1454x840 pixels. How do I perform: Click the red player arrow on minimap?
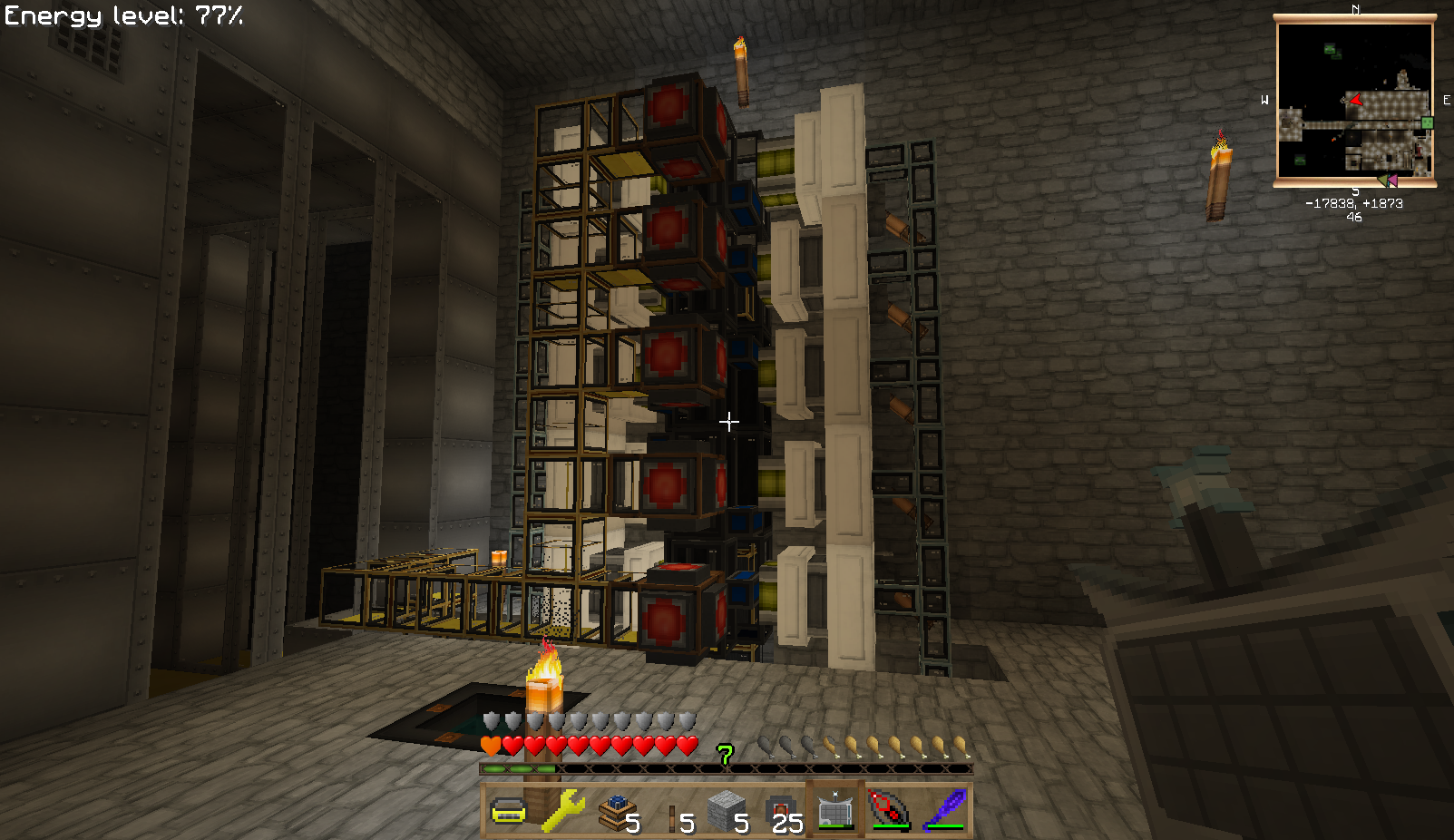pyautogui.click(x=1354, y=99)
